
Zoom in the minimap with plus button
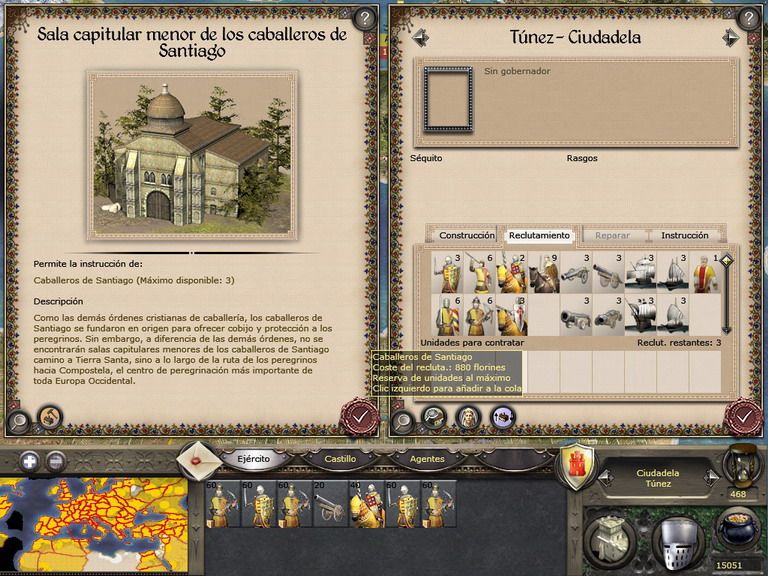(x=30, y=462)
